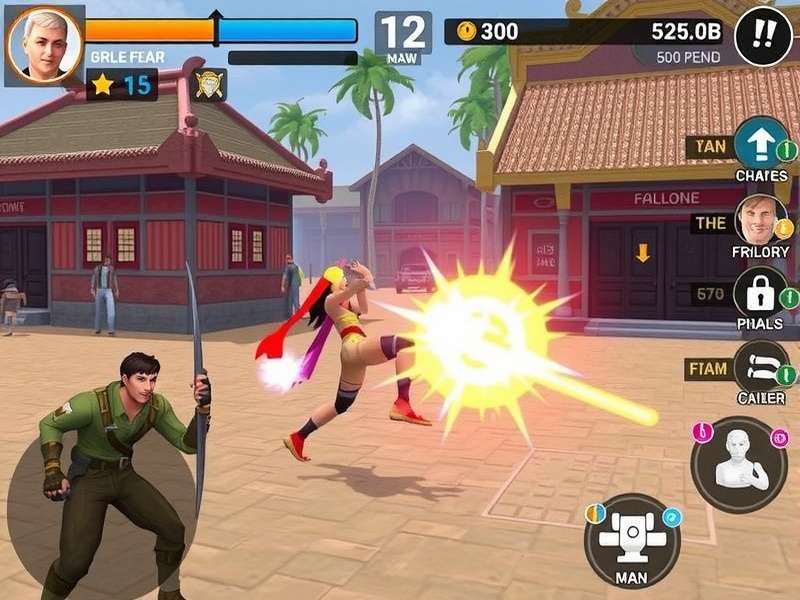The width and height of the screenshot is (800, 600).
Task: Use the Cailer skill button
Action: click(761, 367)
